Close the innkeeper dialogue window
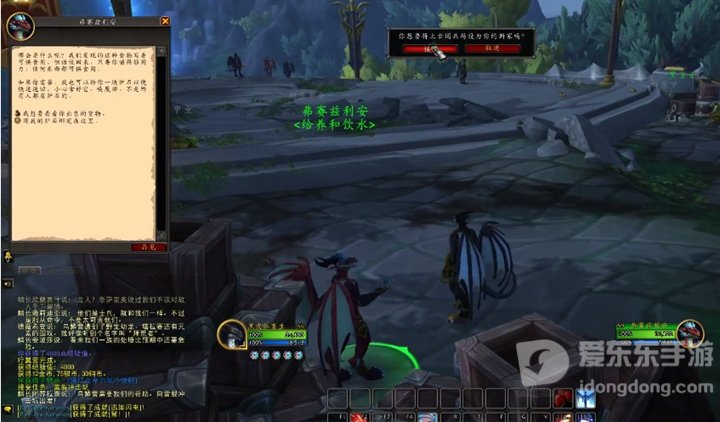720x422 pixels. [x=166, y=20]
